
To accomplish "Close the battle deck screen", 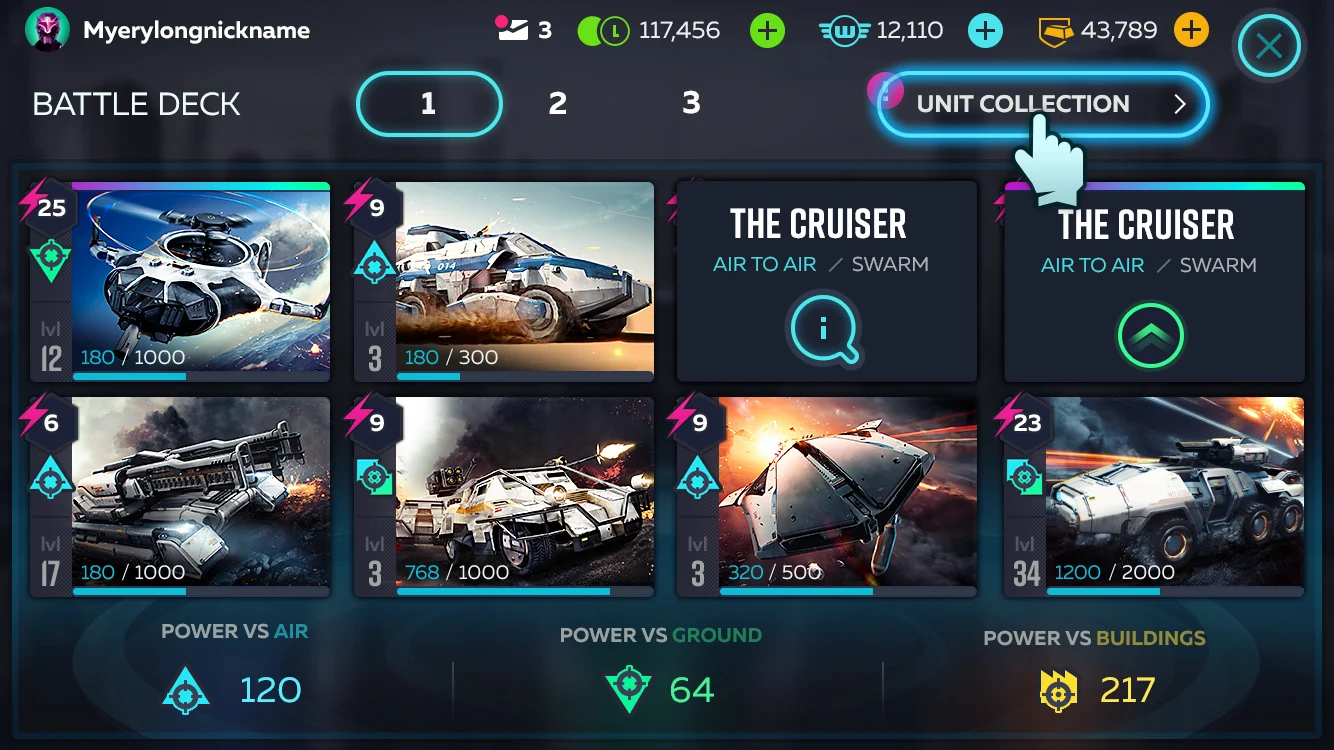I will 1269,45.
